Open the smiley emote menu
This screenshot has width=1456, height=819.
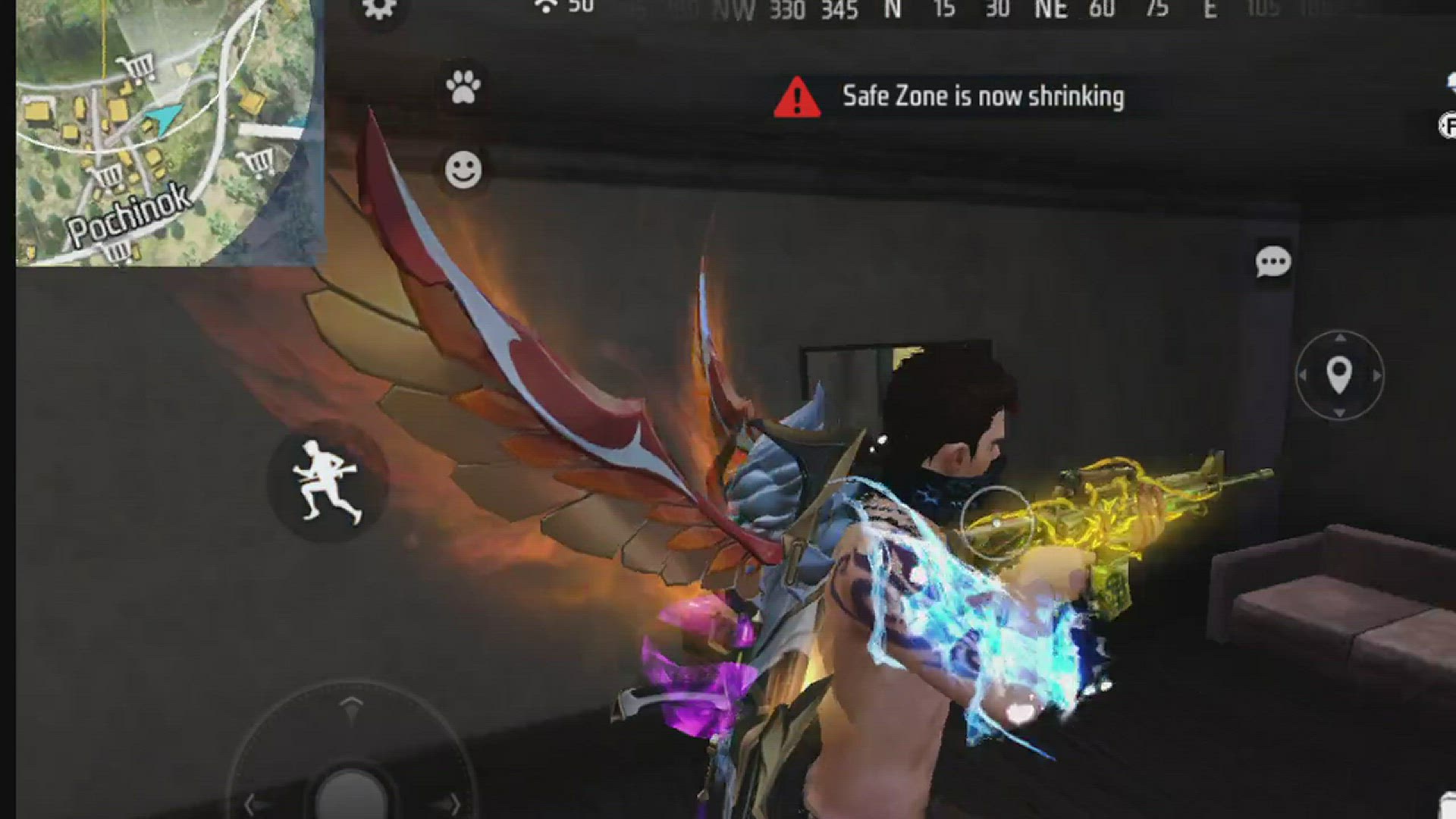(x=463, y=169)
